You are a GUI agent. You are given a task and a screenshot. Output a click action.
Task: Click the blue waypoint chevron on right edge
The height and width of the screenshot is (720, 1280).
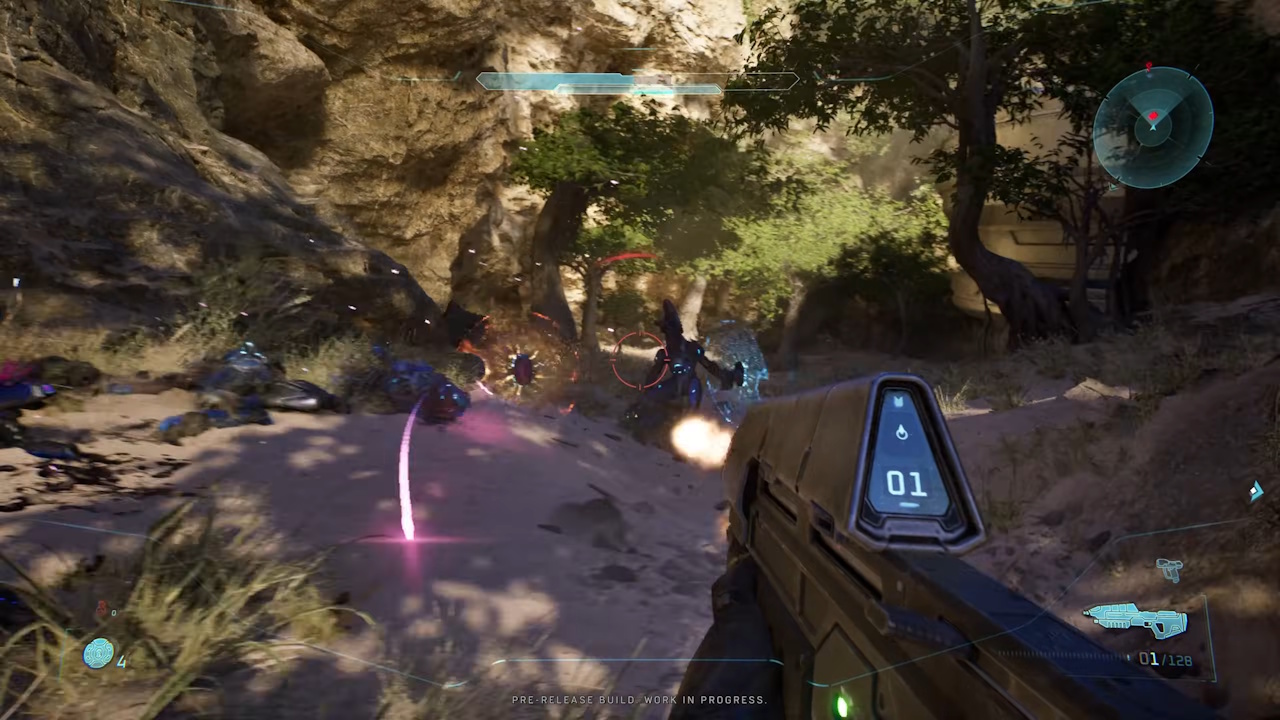[1257, 491]
